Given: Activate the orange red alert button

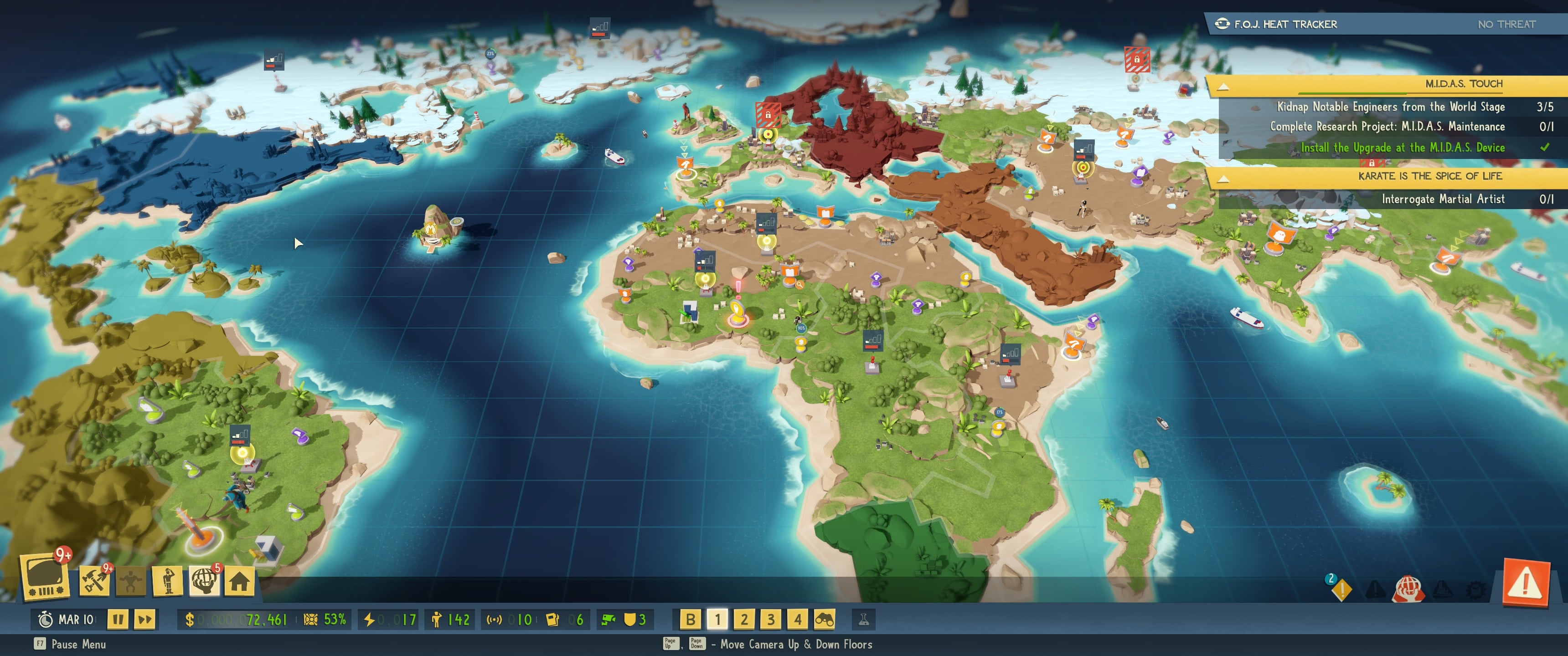Looking at the screenshot, I should pyautogui.click(x=1526, y=583).
